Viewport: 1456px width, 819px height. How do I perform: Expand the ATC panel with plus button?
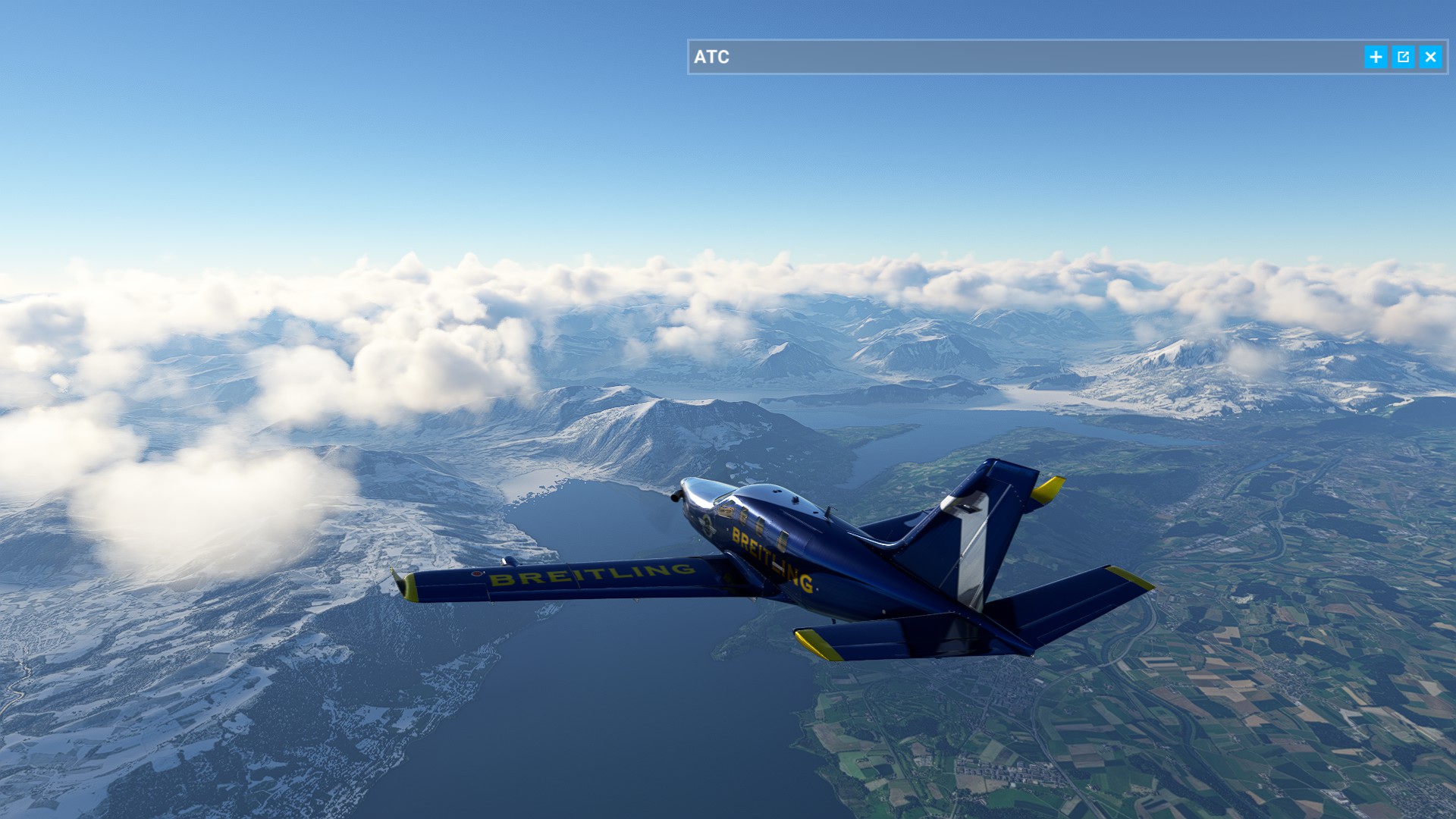(x=1376, y=57)
